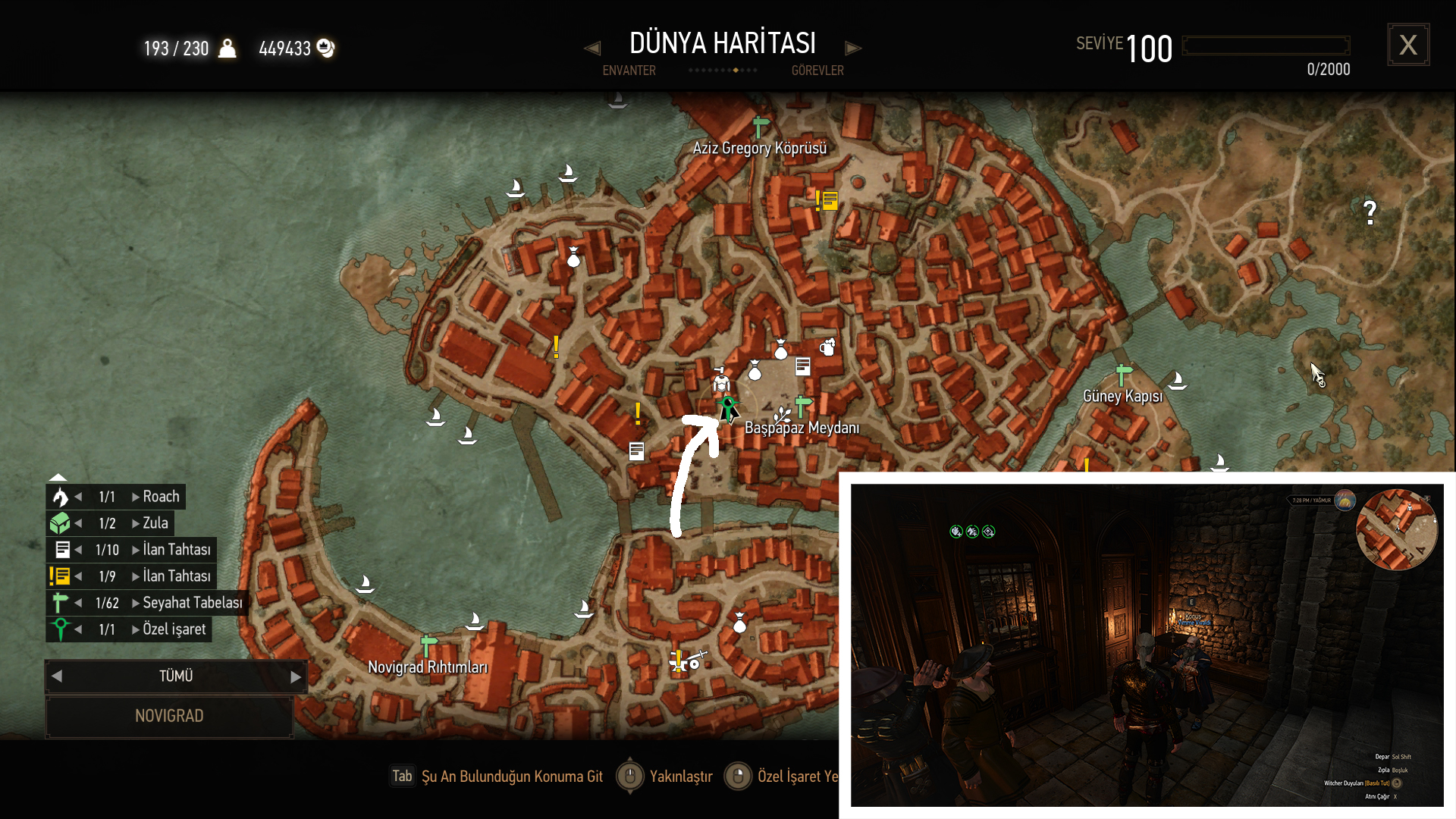Select the Zula legend entry
The height and width of the screenshot is (819, 1456).
(155, 523)
